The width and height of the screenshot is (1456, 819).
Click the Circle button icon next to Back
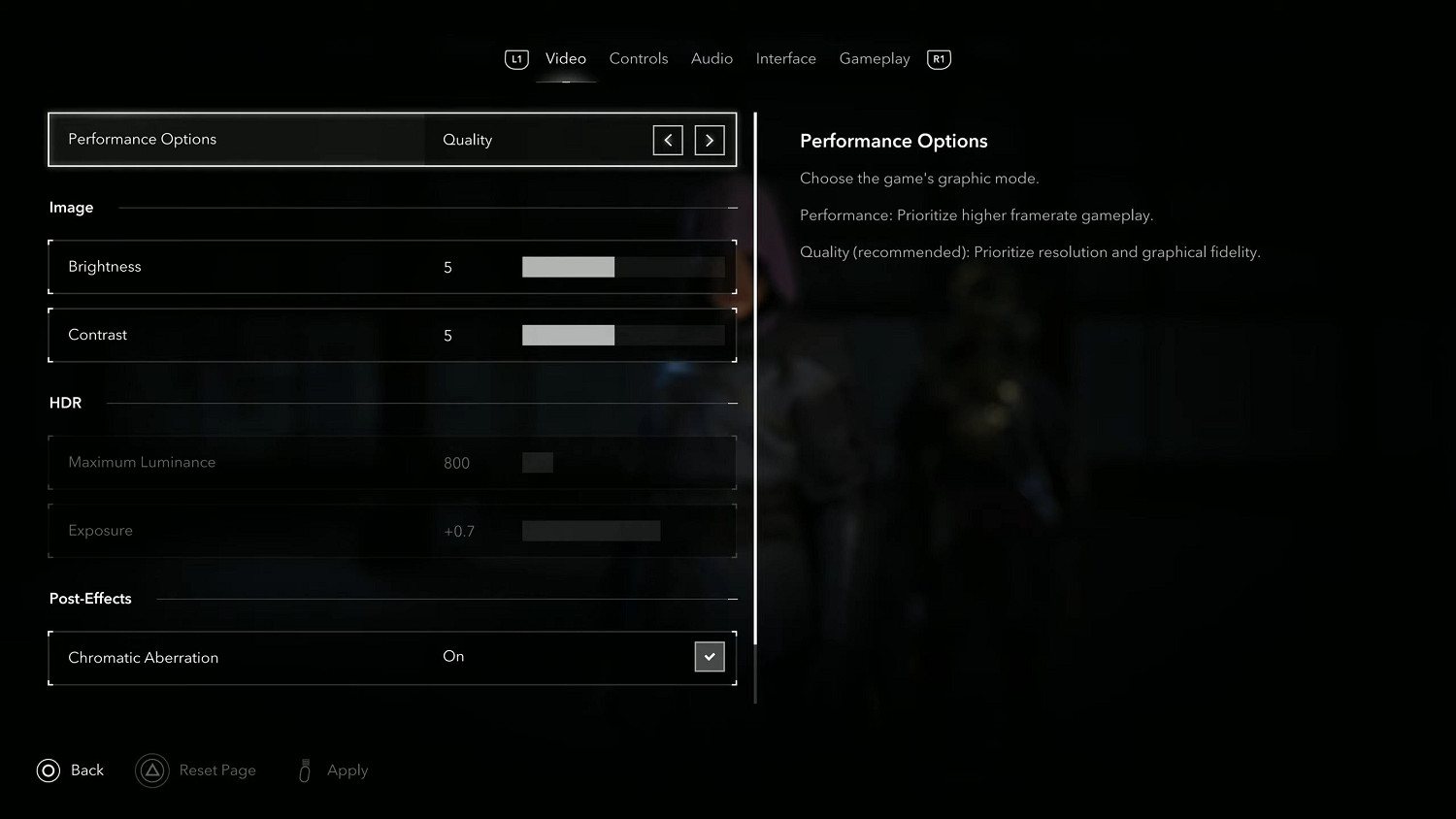48,770
